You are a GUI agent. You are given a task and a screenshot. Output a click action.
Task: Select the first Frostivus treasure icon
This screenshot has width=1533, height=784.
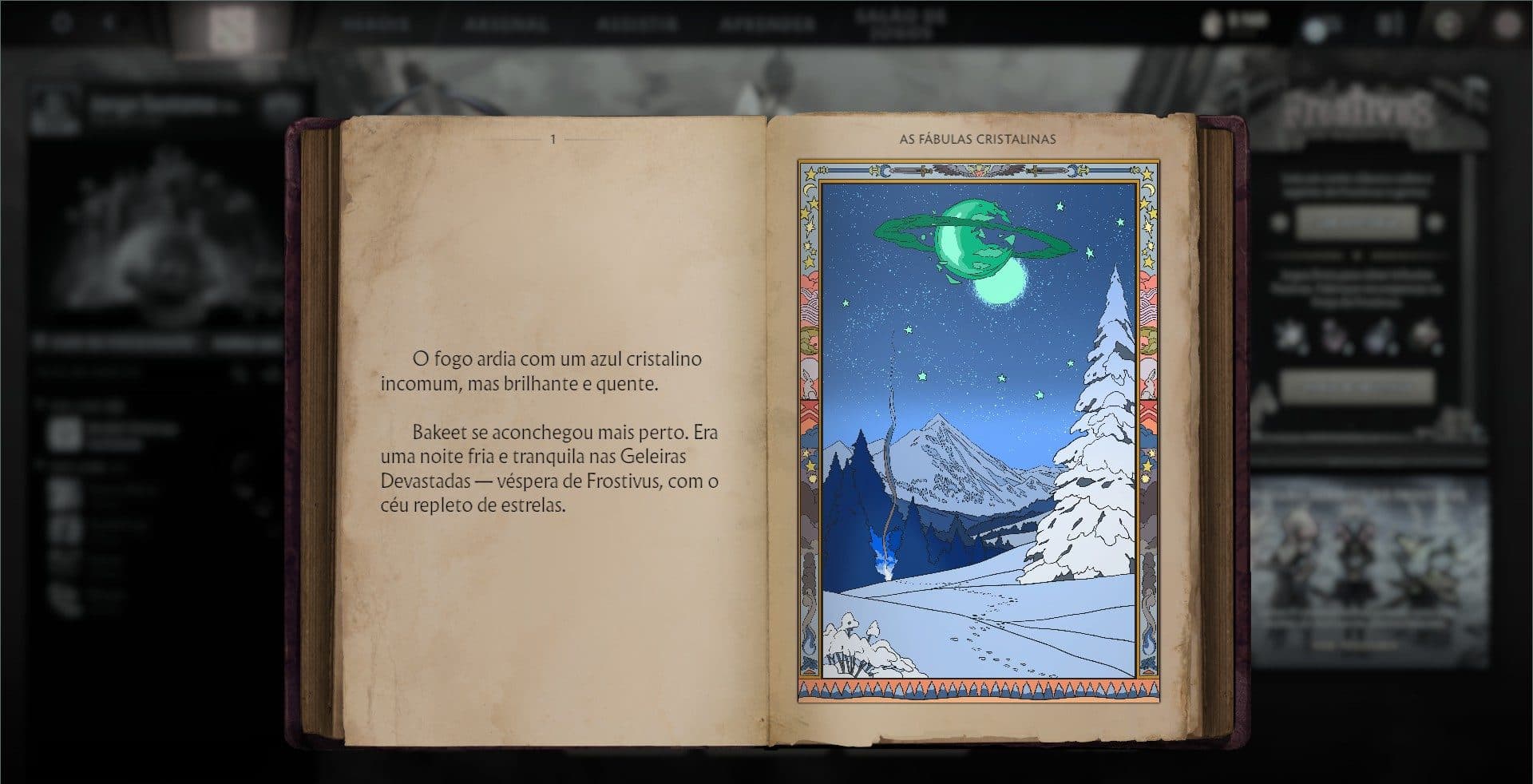point(1289,333)
